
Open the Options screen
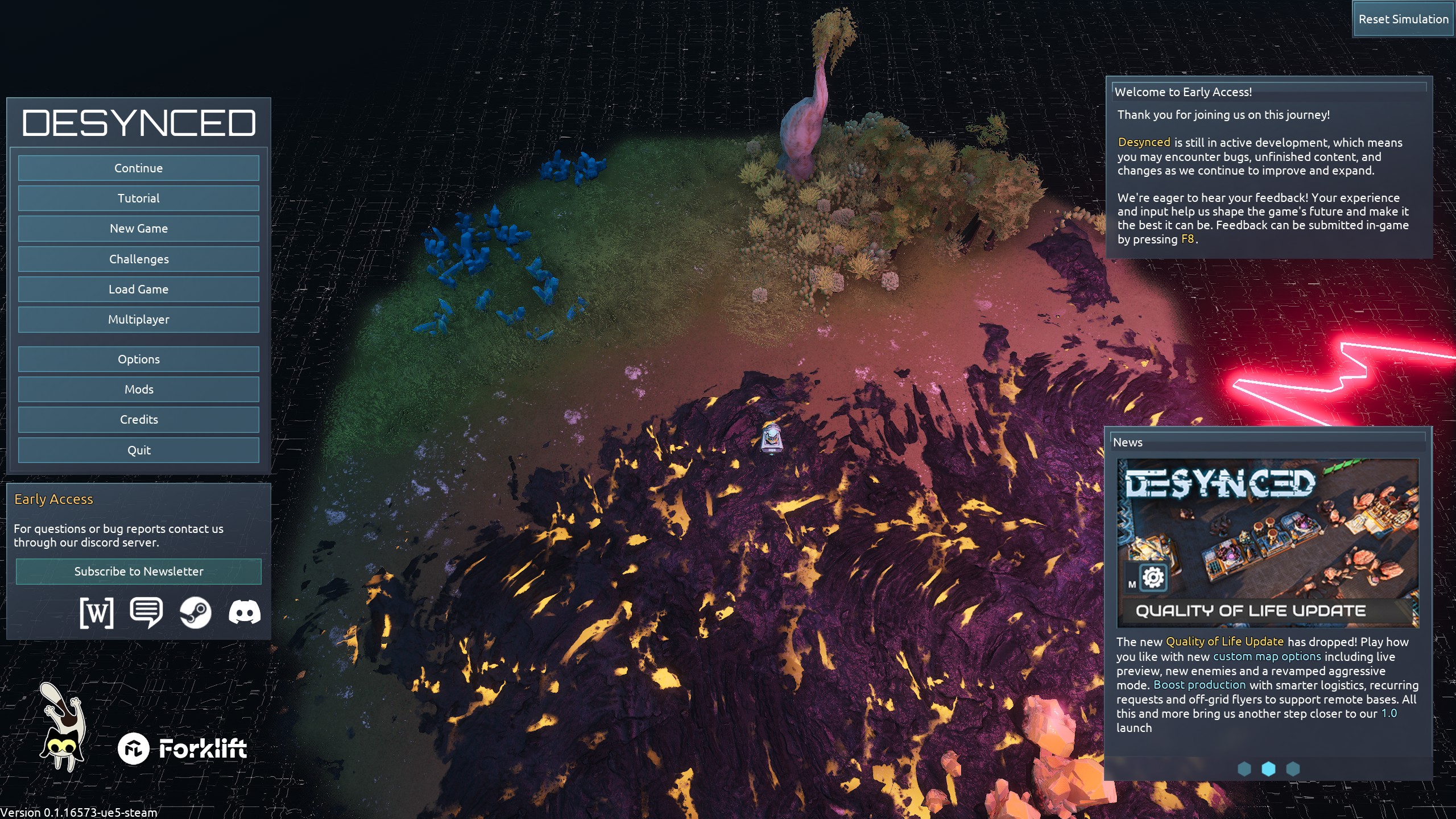(x=138, y=359)
